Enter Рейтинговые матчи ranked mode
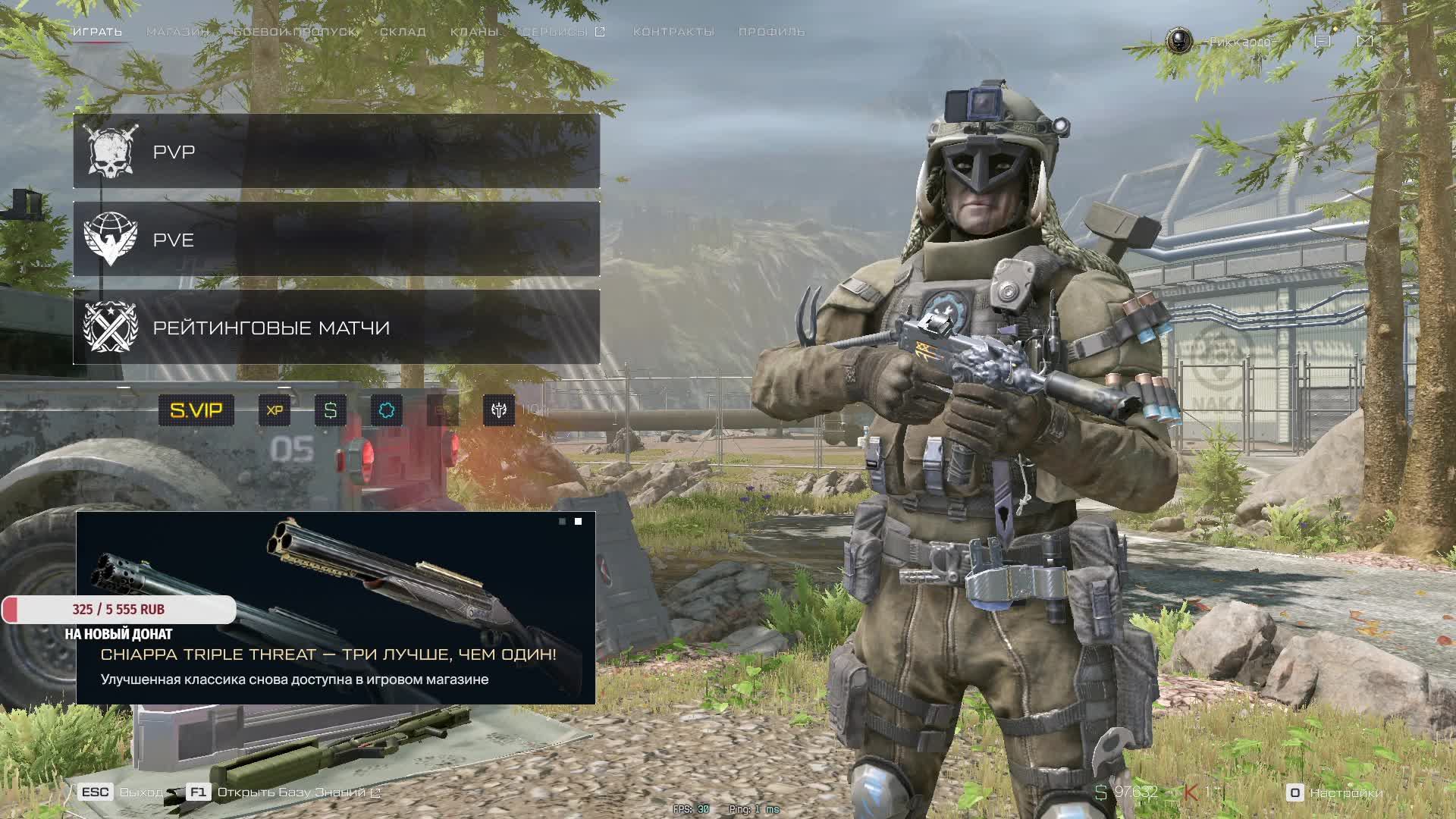 [336, 328]
